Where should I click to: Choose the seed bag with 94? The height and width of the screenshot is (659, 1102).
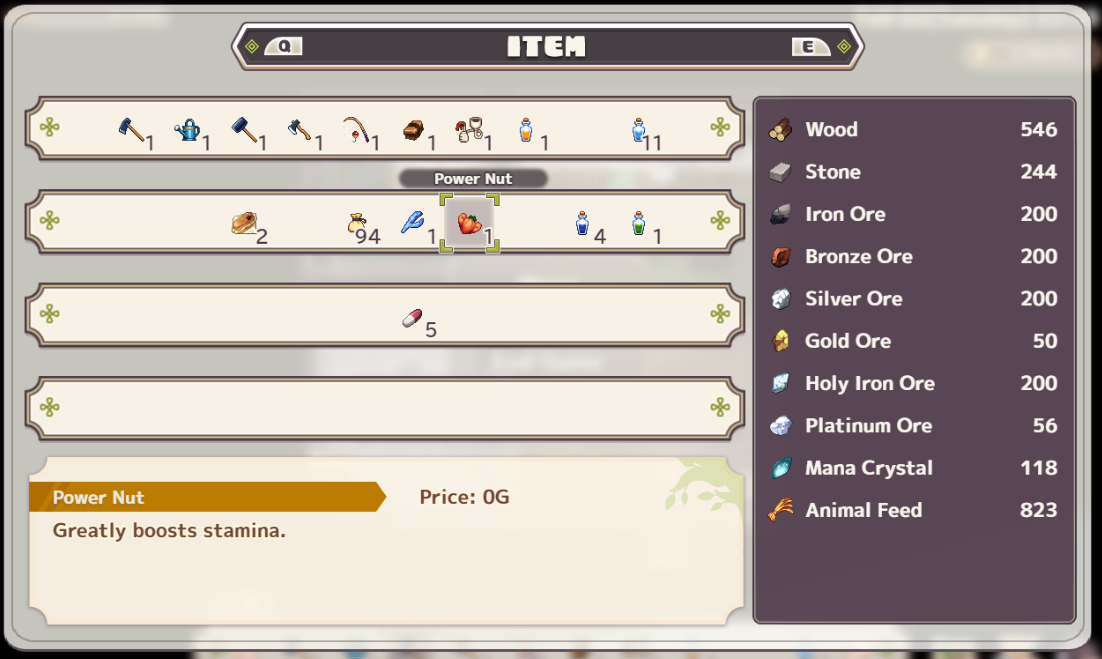(x=357, y=223)
